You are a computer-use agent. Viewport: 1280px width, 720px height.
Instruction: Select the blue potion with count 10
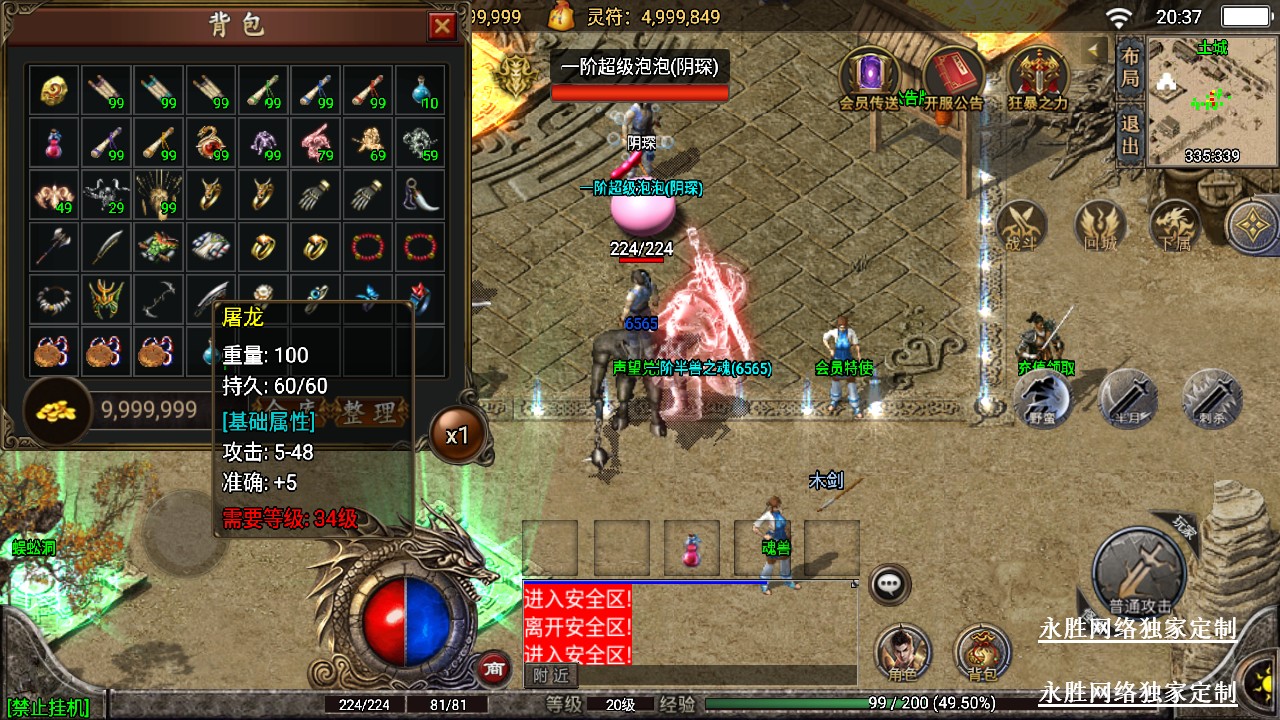point(421,91)
